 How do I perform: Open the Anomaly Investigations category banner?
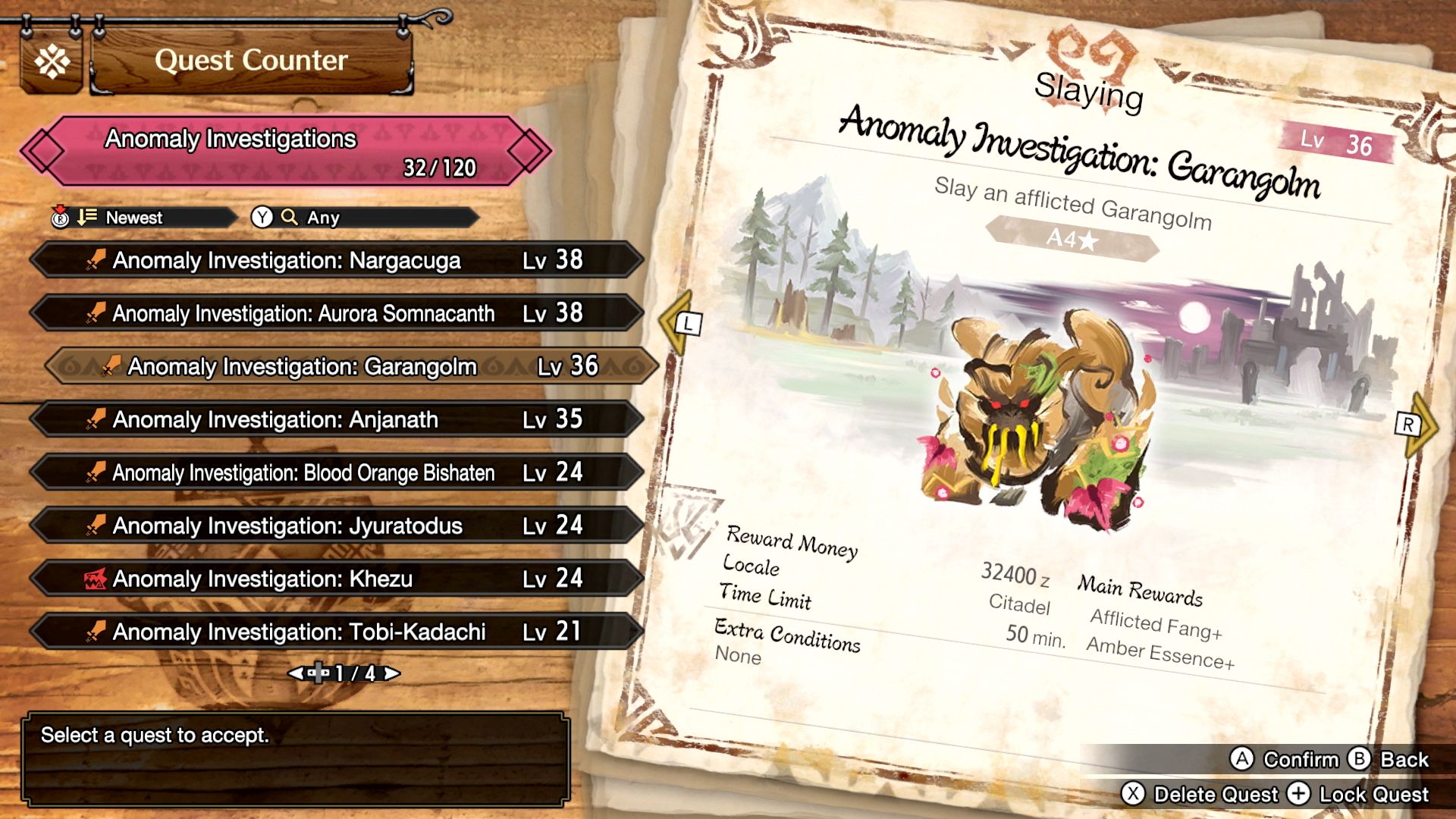241,149
